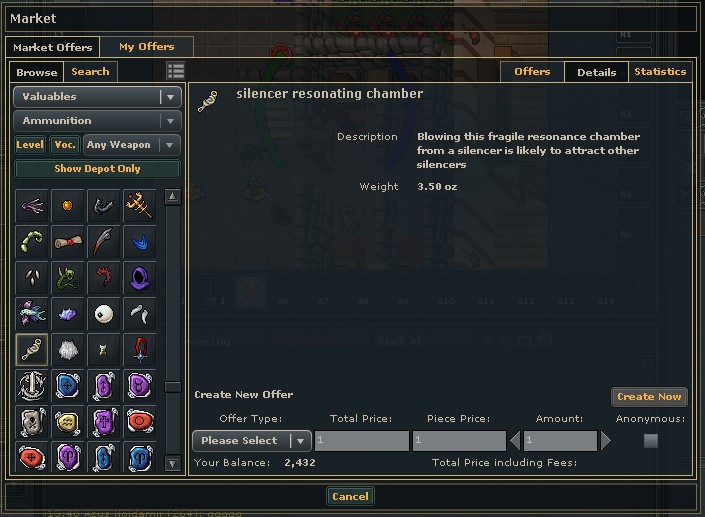Open the Market Offers tab
The height and width of the screenshot is (517, 705).
52,47
